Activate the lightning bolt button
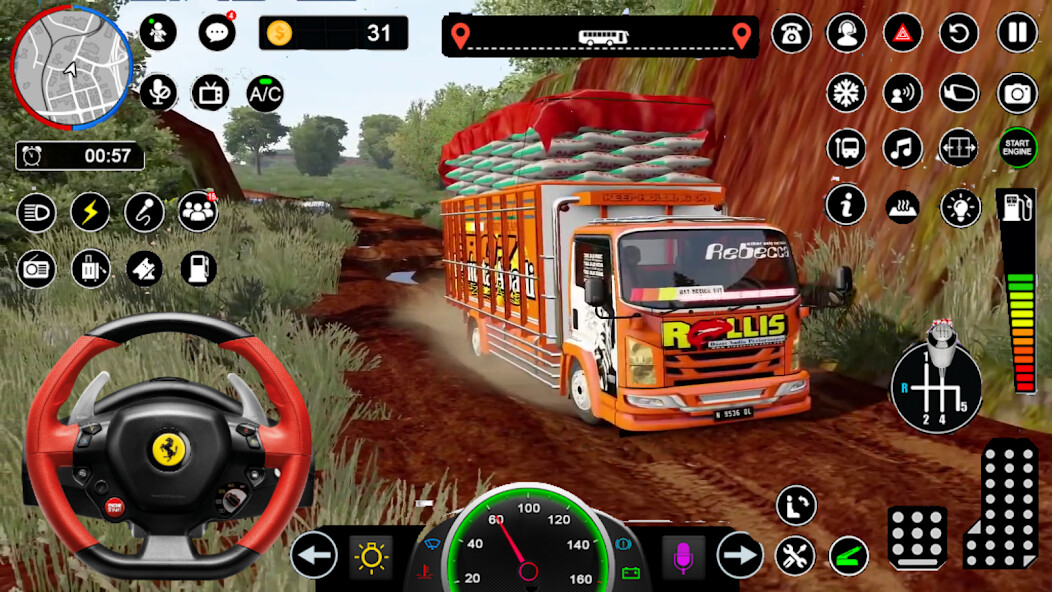Screen dimensions: 1052x592 pos(90,212)
